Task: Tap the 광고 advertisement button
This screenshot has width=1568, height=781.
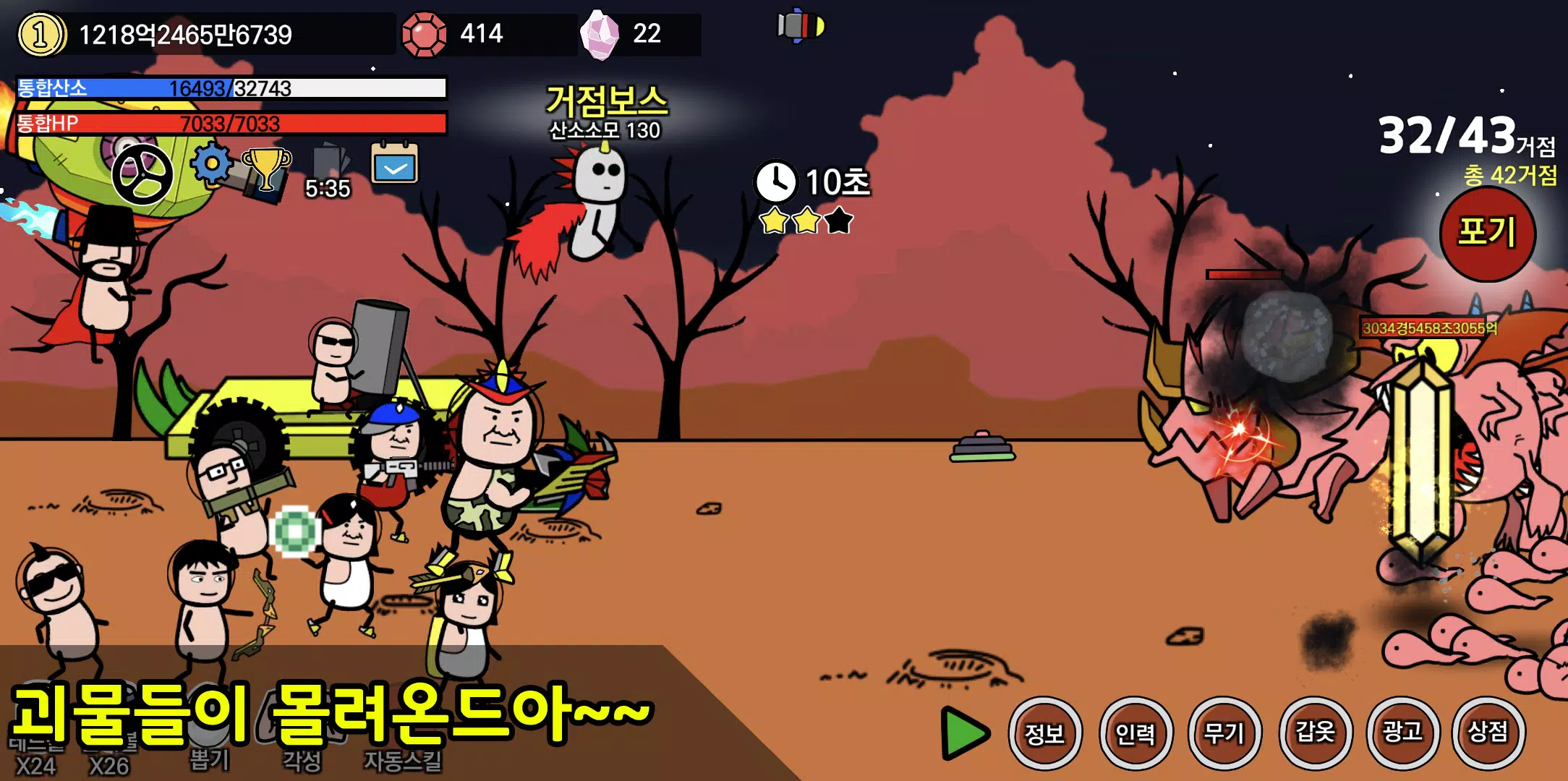Action: pyautogui.click(x=1404, y=733)
